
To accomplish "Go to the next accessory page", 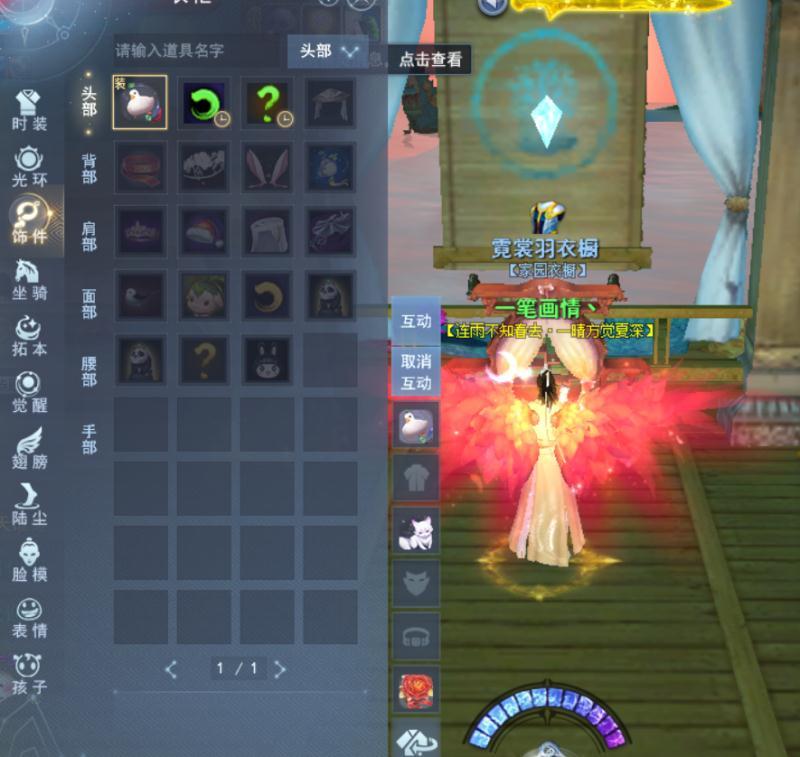I will click(280, 669).
